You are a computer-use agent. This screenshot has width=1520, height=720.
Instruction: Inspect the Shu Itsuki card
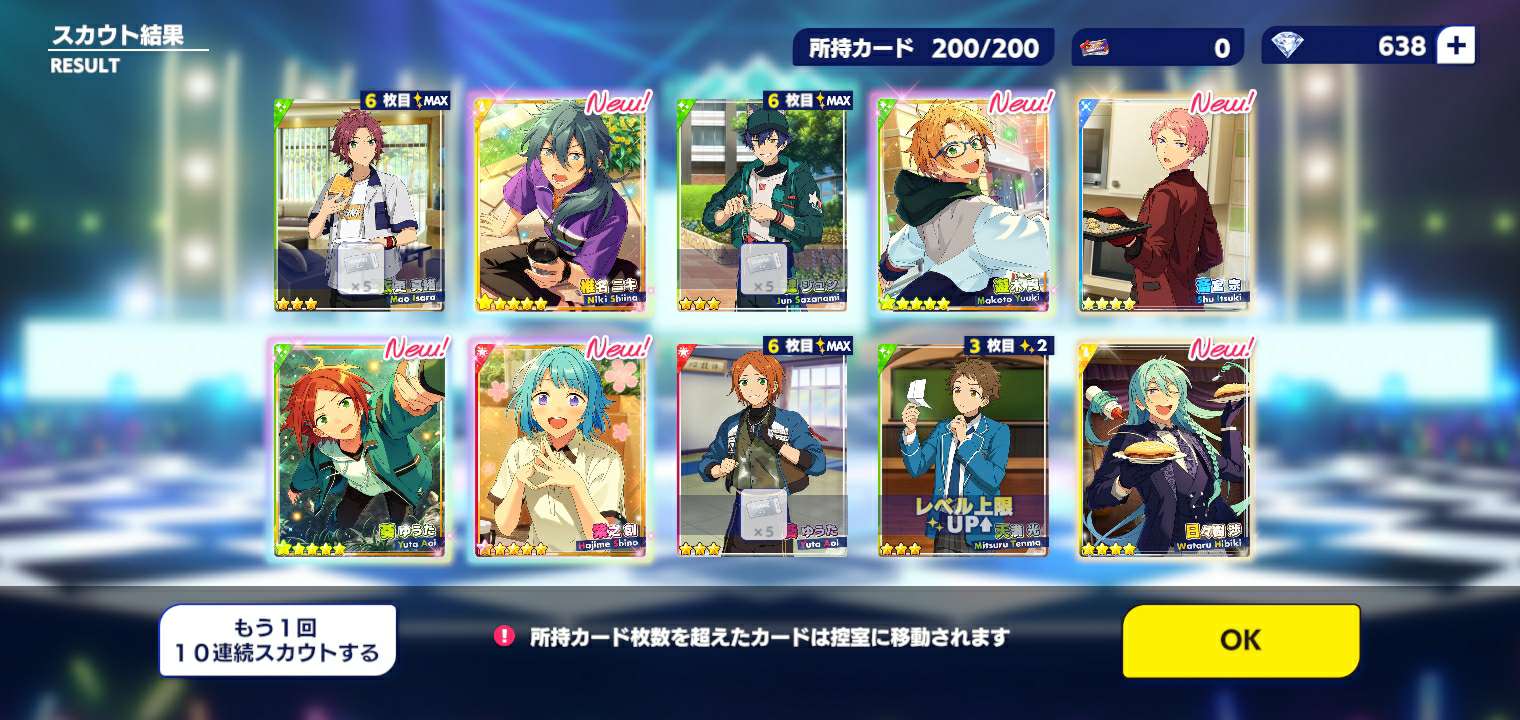pos(1163,205)
